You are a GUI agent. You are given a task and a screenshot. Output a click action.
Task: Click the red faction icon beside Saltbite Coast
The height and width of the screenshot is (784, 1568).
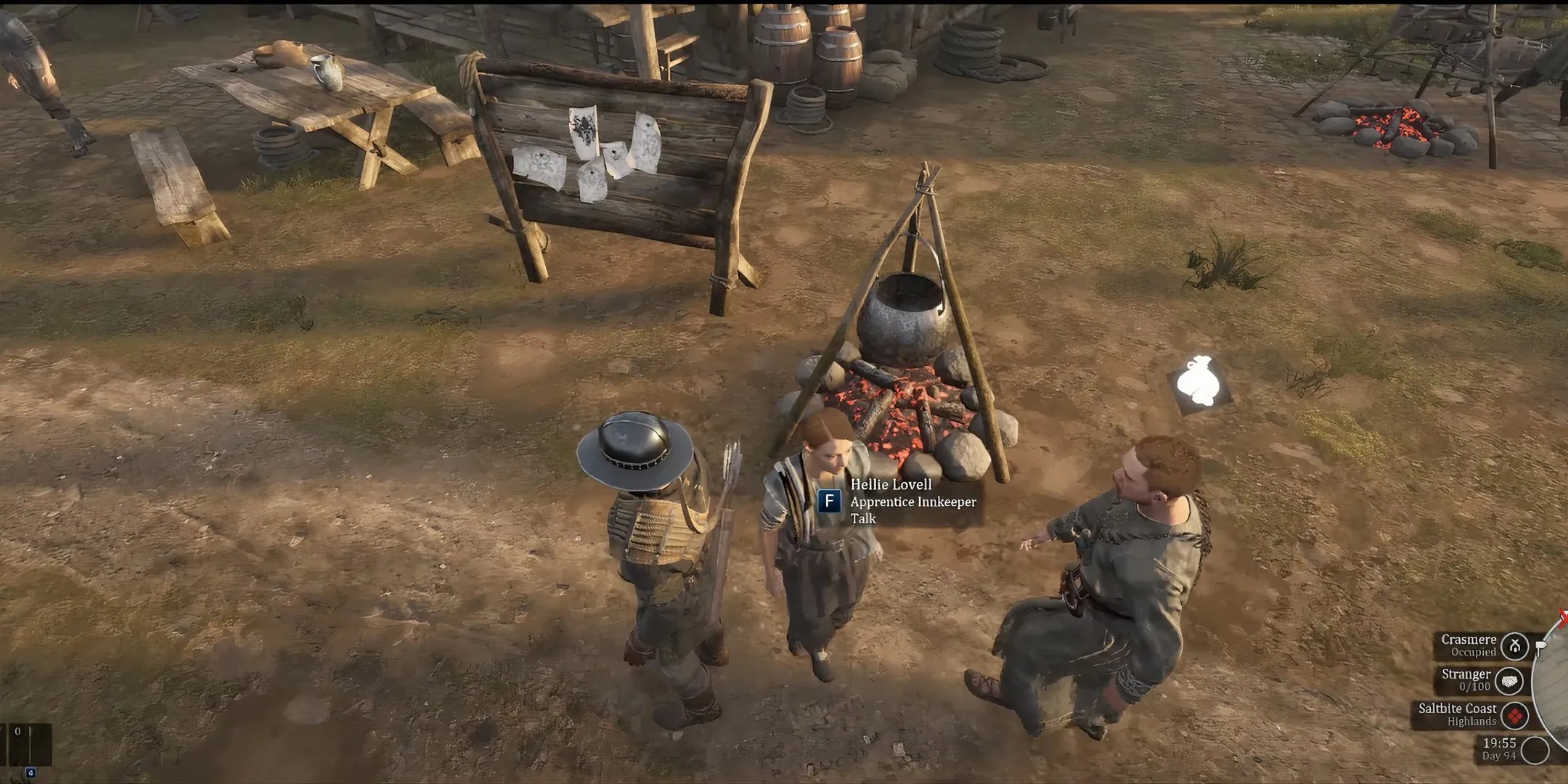[x=1515, y=715]
